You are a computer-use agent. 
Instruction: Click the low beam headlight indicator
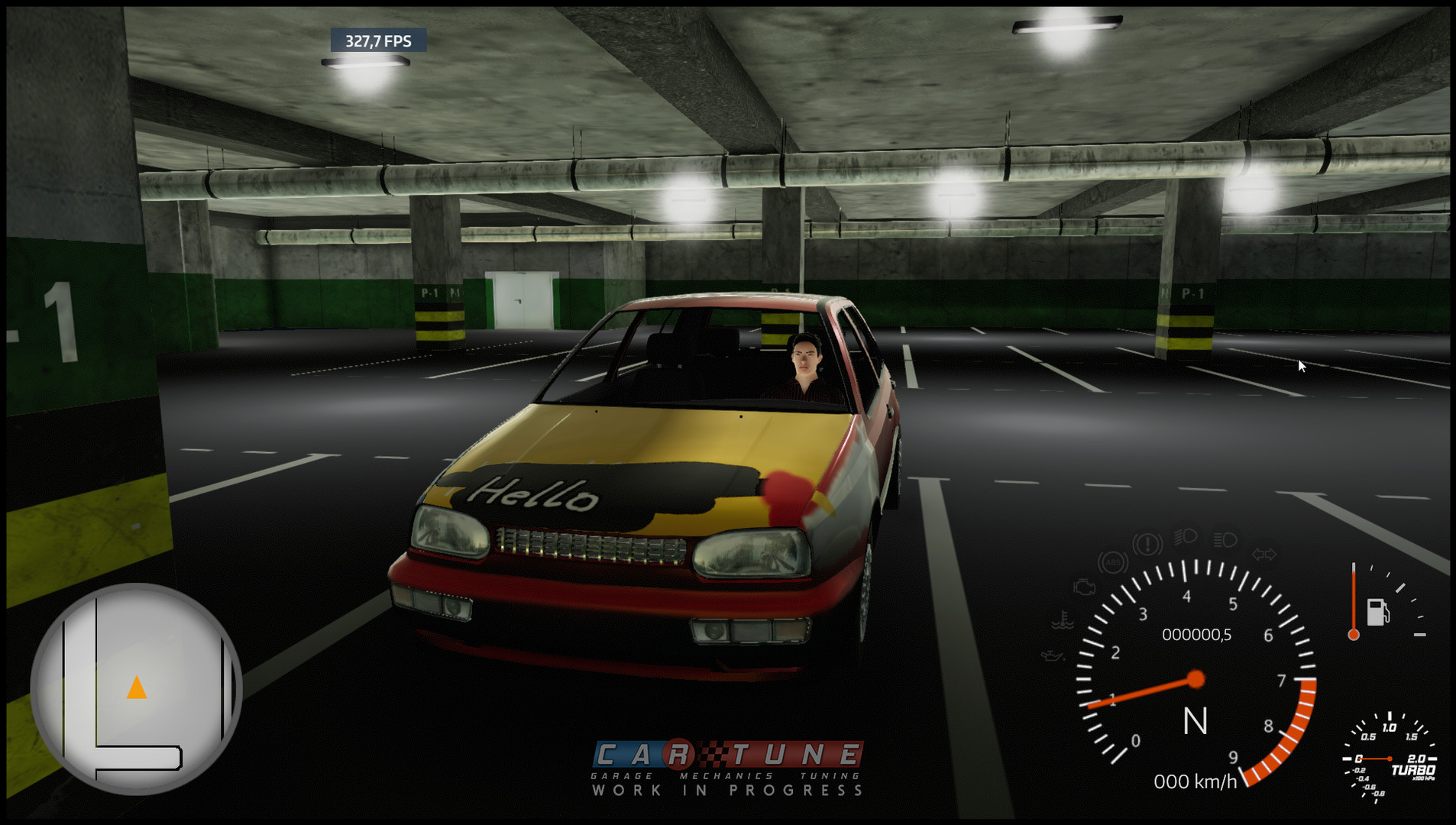click(1225, 540)
